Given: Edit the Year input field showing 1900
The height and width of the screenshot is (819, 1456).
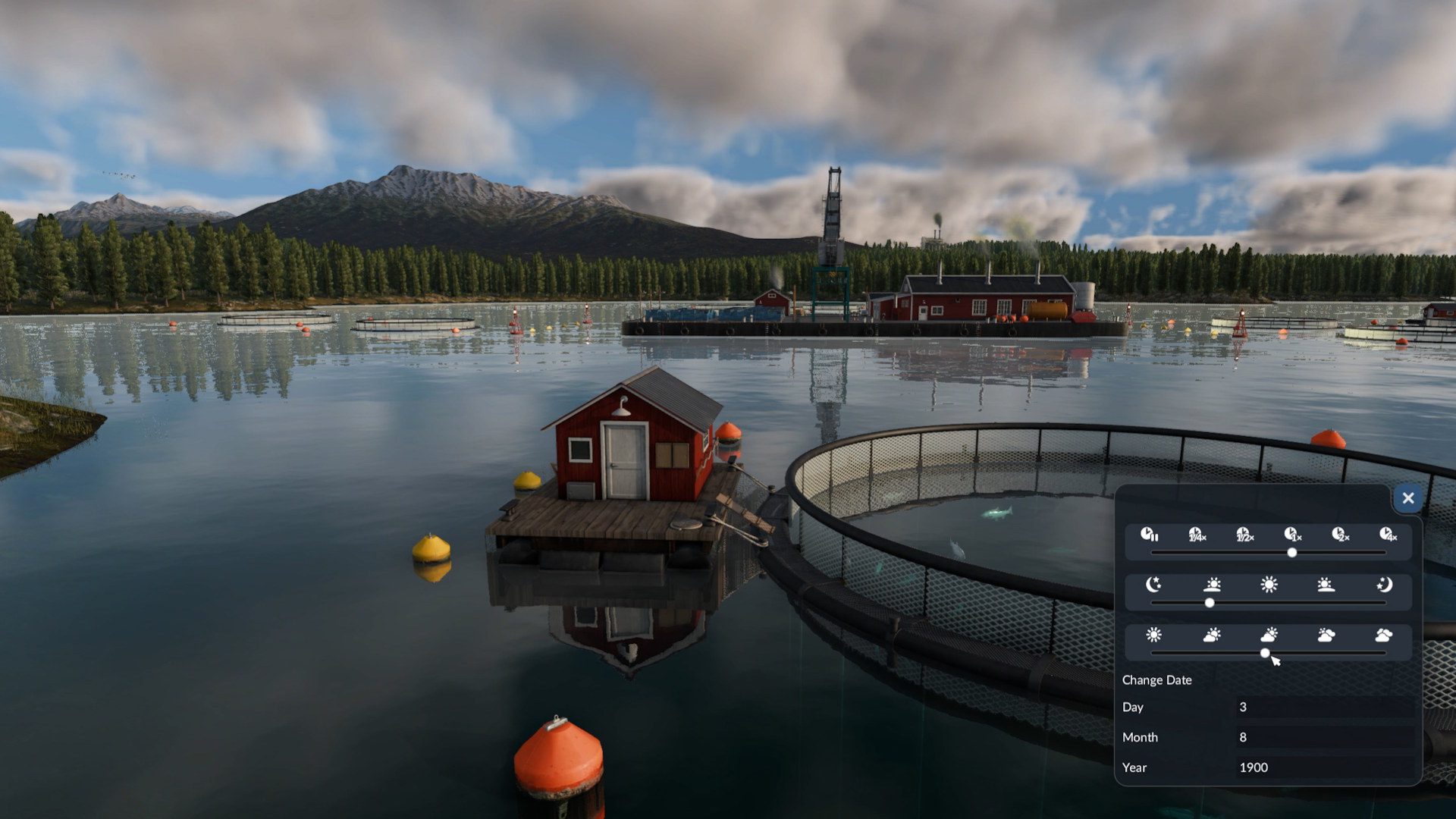Looking at the screenshot, I should point(1324,767).
